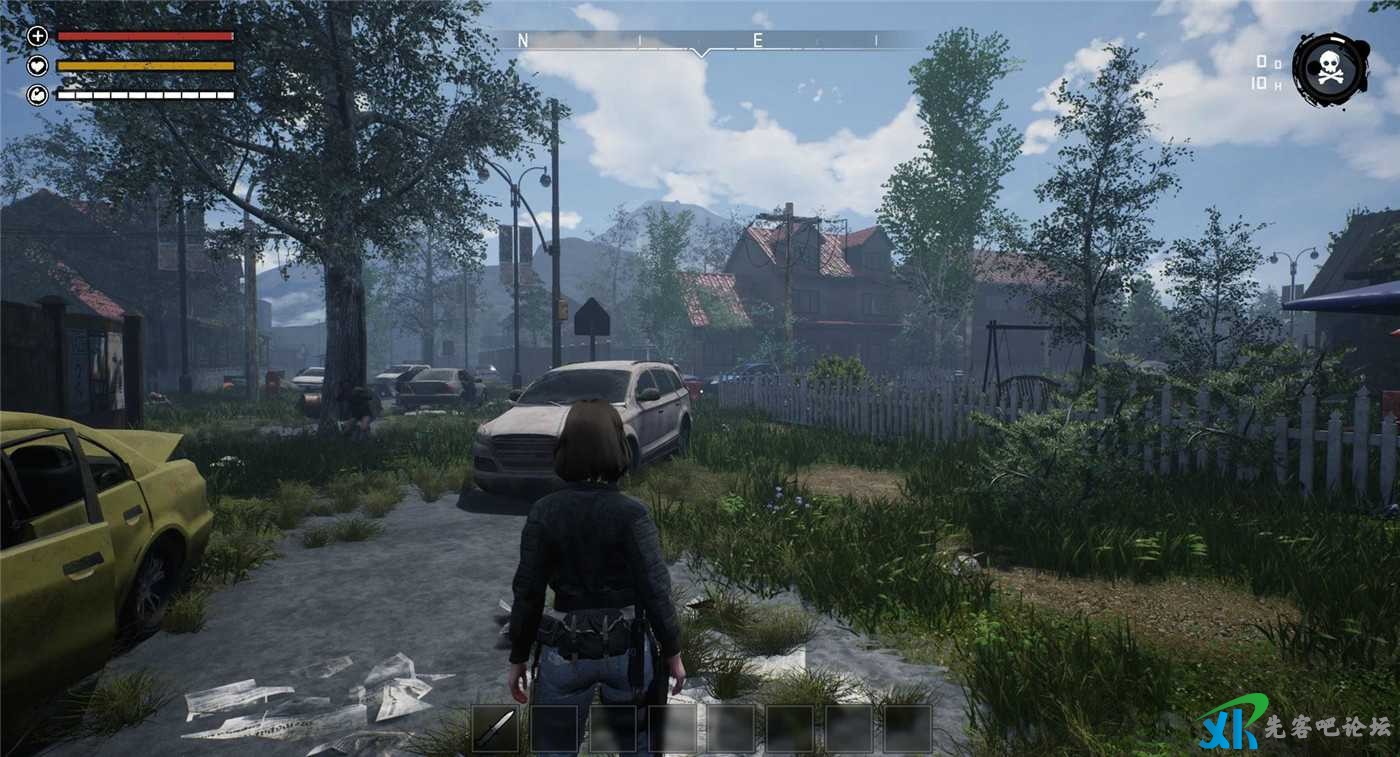Click the plus-sign health icon

click(38, 37)
